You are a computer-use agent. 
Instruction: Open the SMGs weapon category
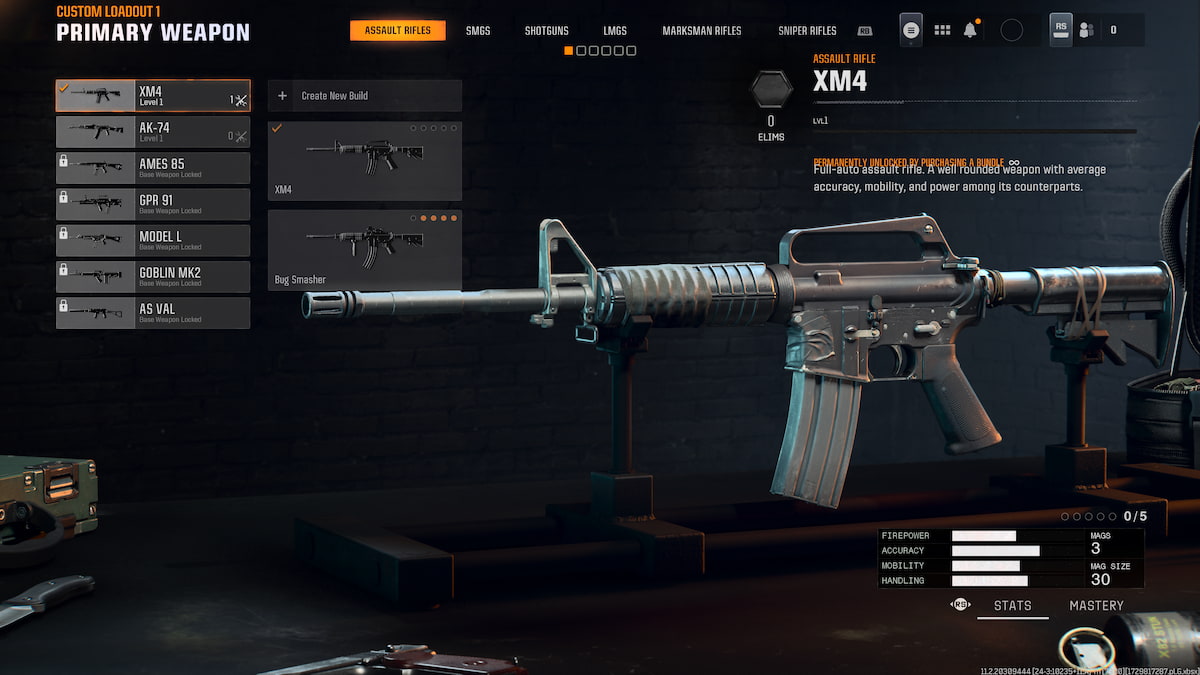coord(478,30)
